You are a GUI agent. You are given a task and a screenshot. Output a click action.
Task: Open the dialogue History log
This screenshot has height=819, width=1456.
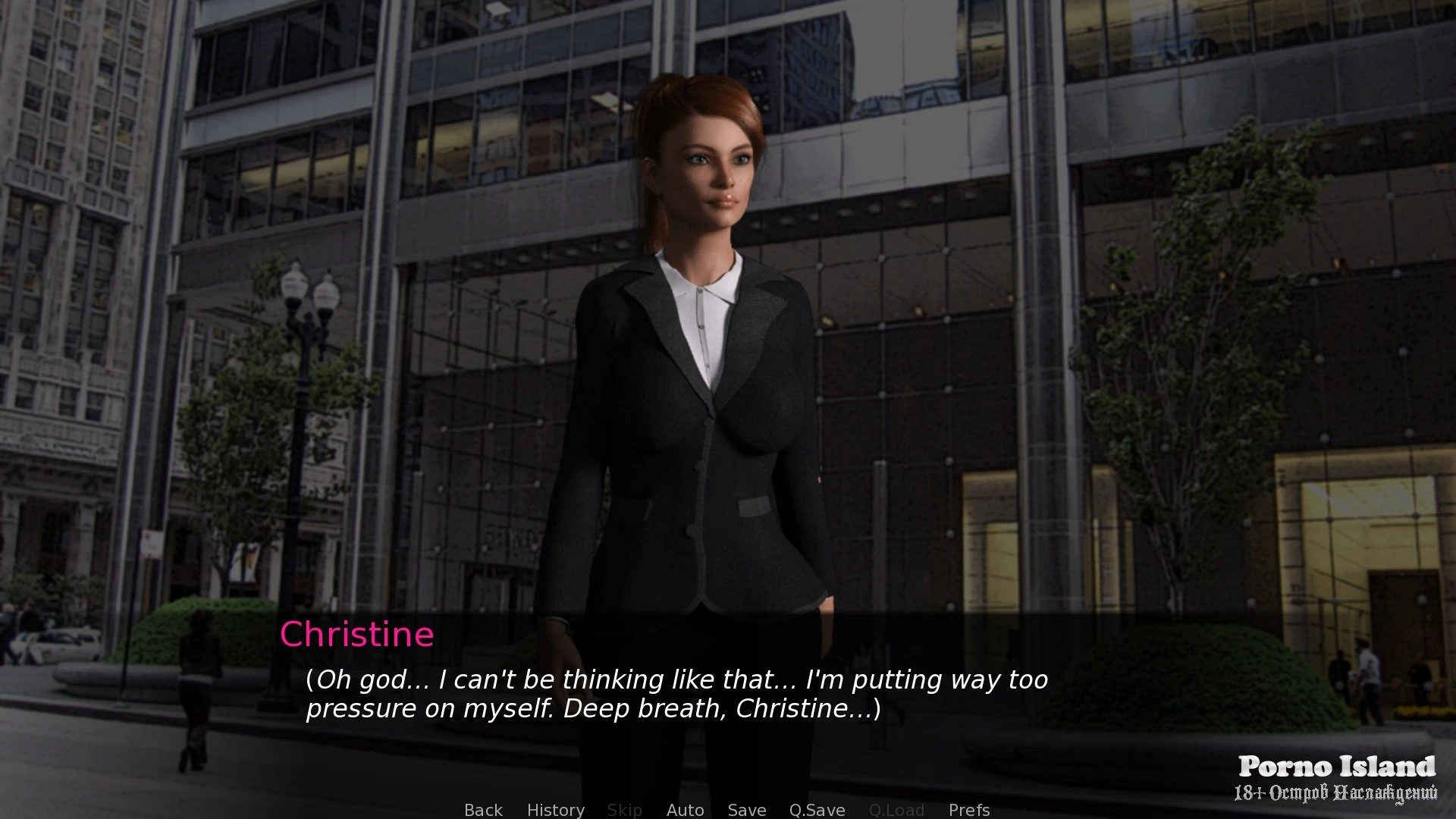555,810
